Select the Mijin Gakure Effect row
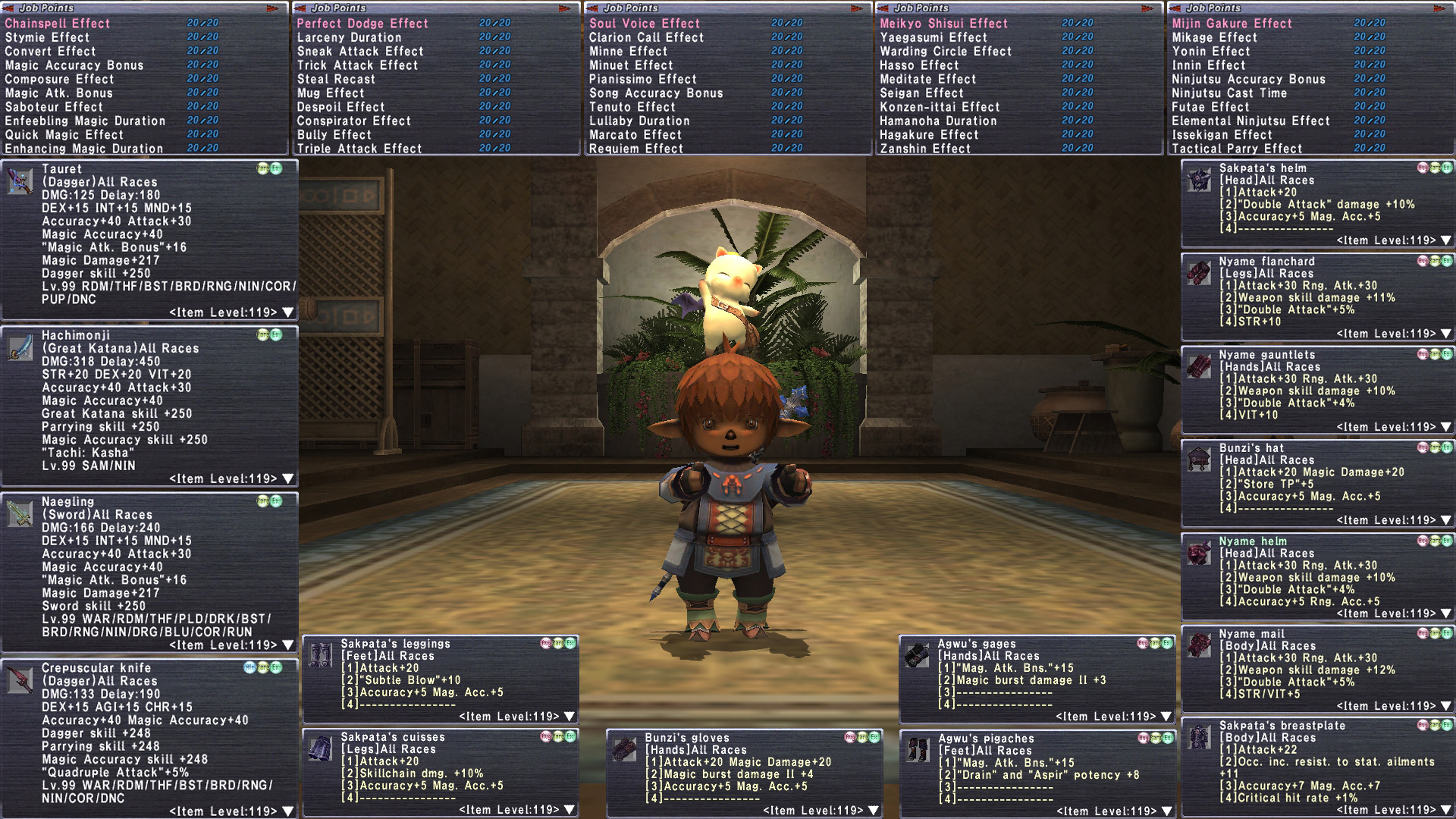1456x819 pixels. pos(1232,24)
